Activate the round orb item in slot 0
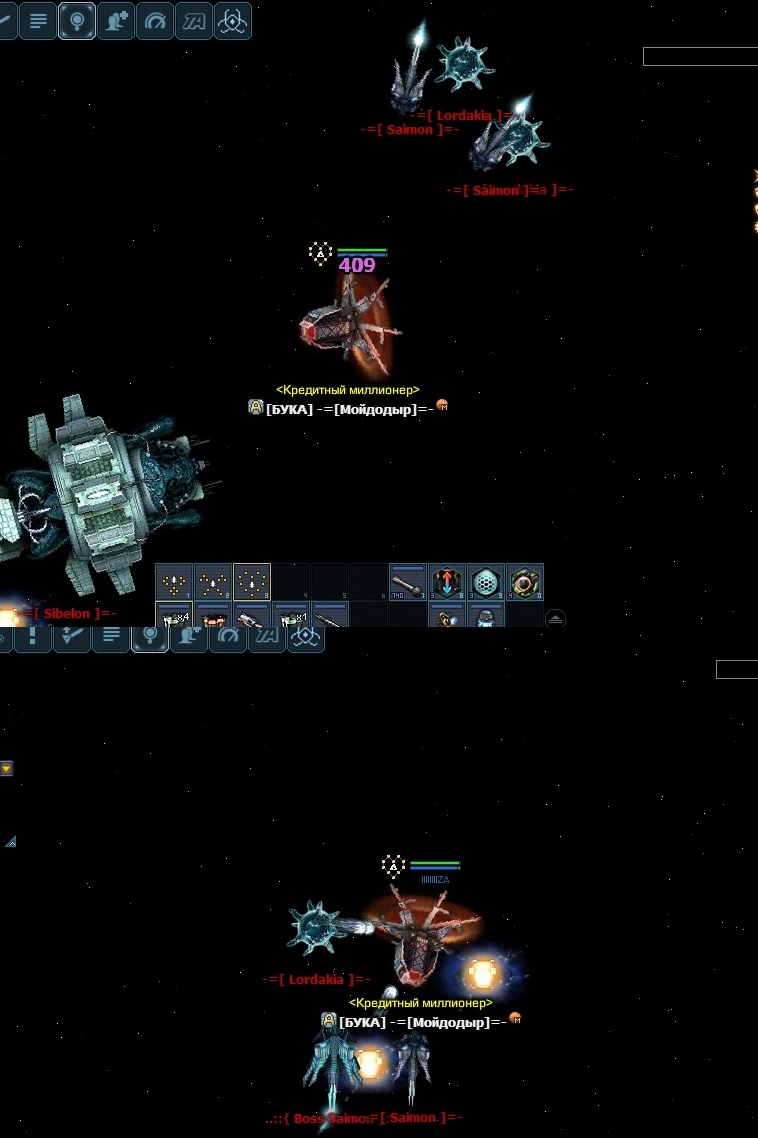 pyautogui.click(x=524, y=581)
